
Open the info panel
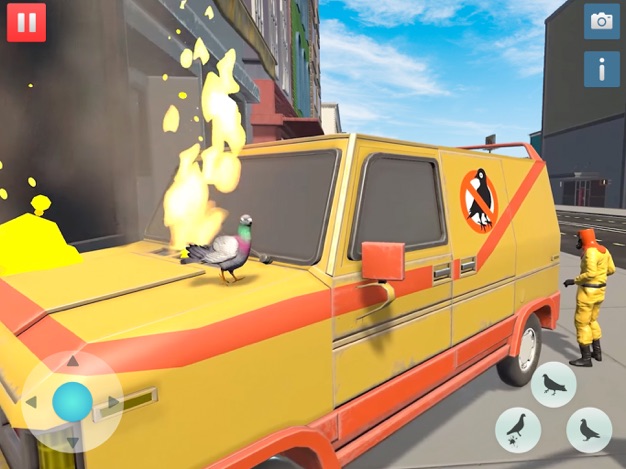[601, 68]
